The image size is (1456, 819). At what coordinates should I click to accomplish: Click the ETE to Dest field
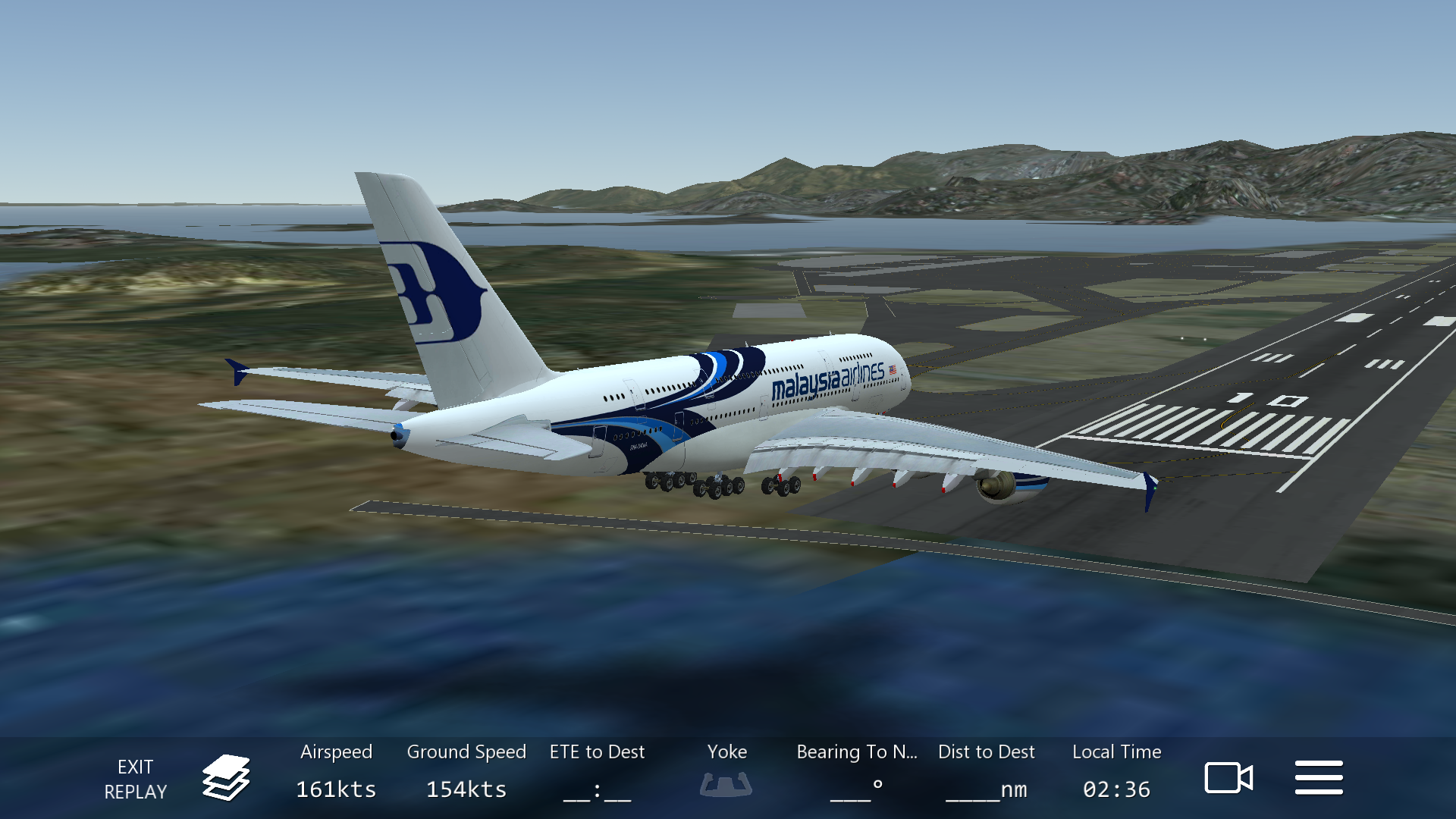[597, 772]
